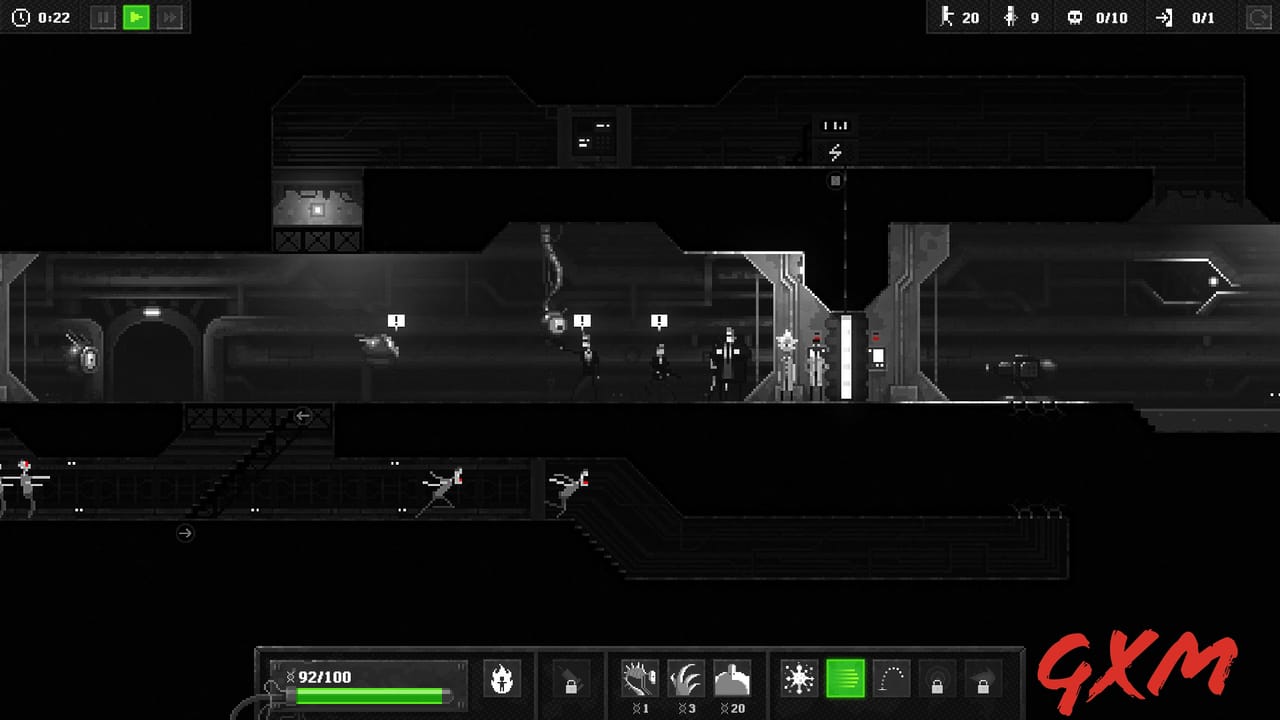Select the Overlord mutation with 20 charges

(734, 678)
